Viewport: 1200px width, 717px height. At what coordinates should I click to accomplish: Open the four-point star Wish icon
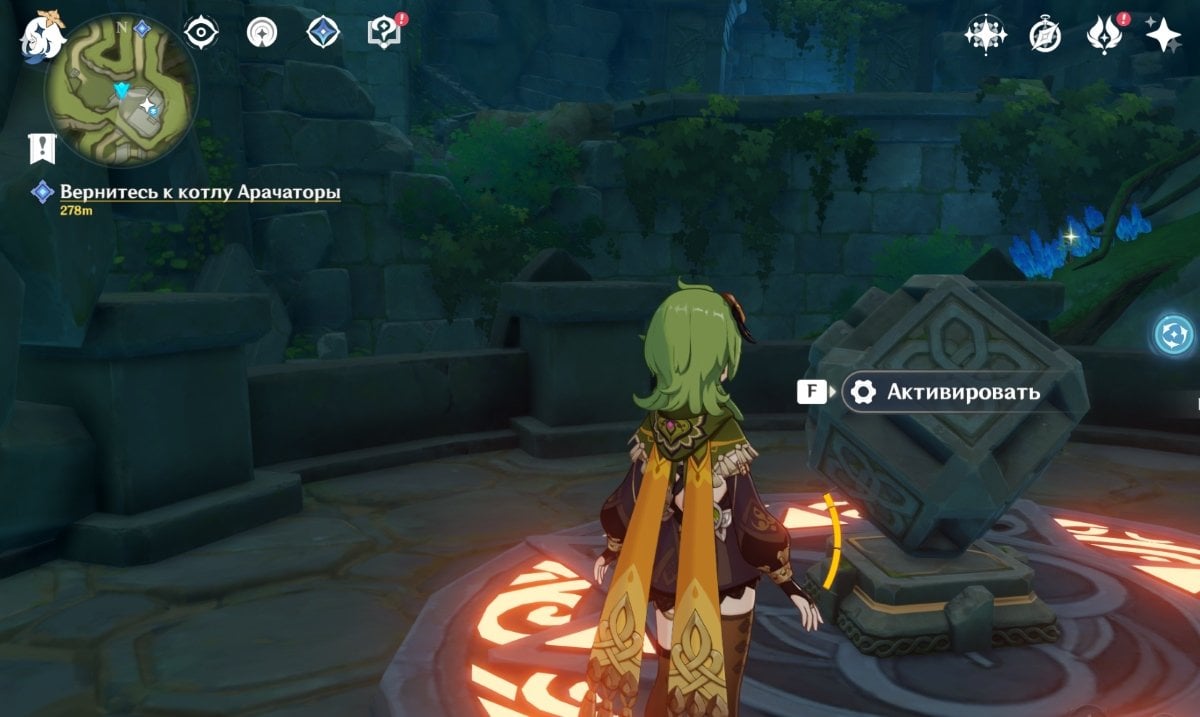[1163, 35]
